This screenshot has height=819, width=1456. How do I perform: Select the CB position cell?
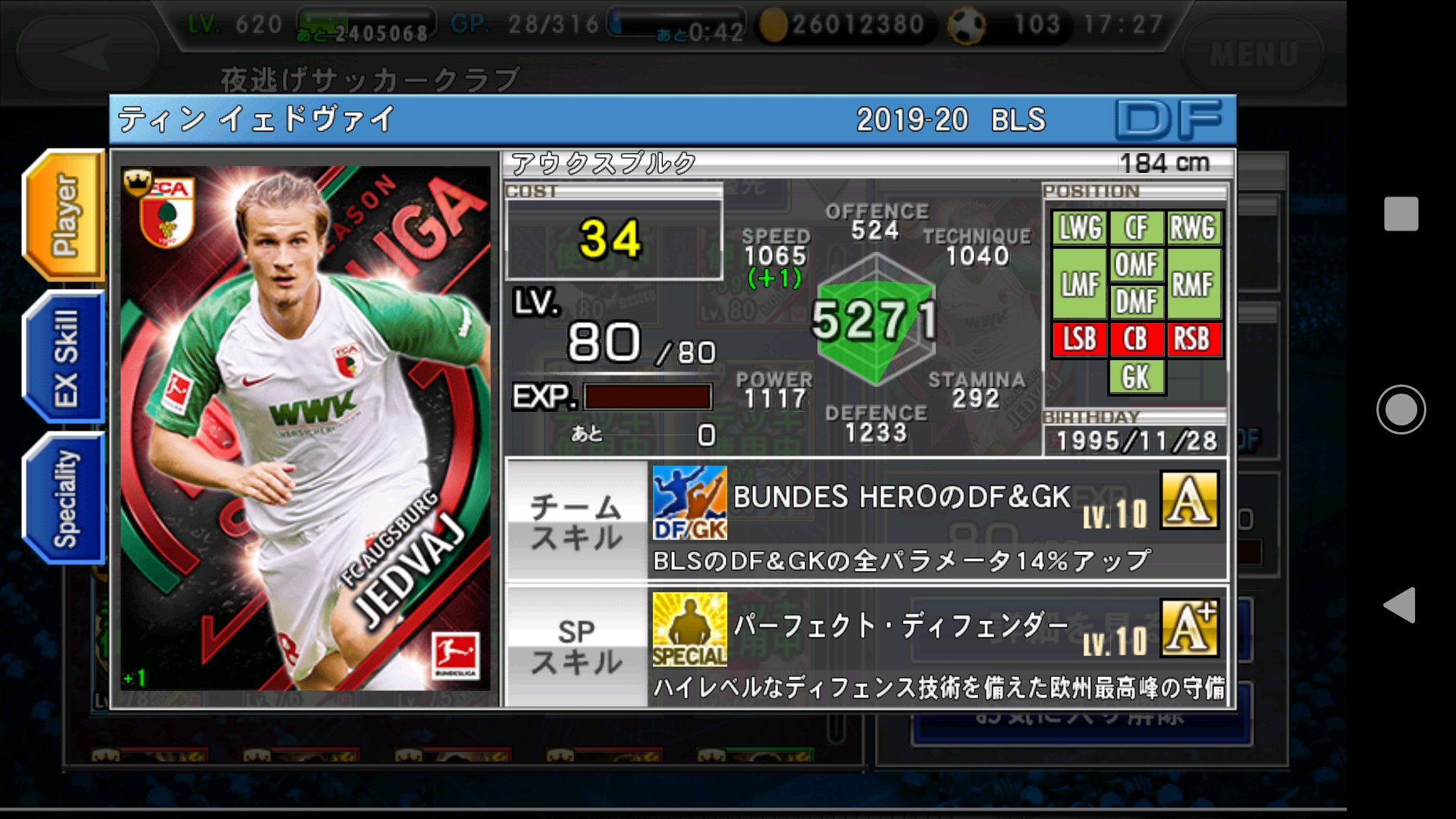point(1137,340)
